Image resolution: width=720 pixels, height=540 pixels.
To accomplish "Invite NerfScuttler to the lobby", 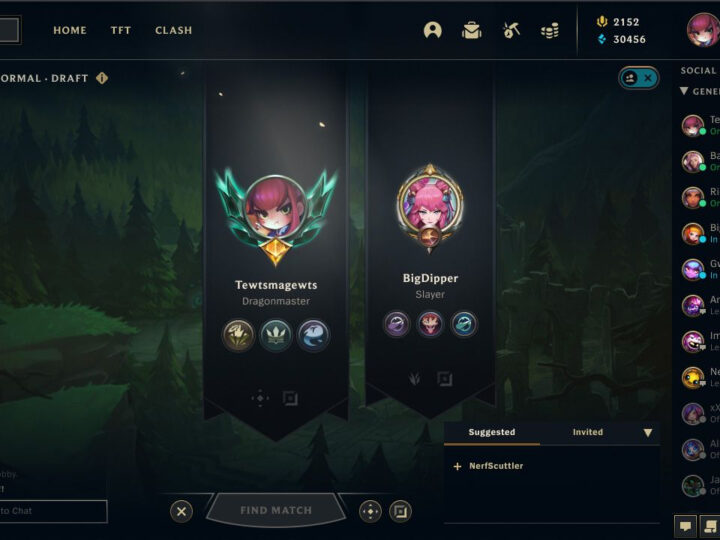I will (458, 466).
